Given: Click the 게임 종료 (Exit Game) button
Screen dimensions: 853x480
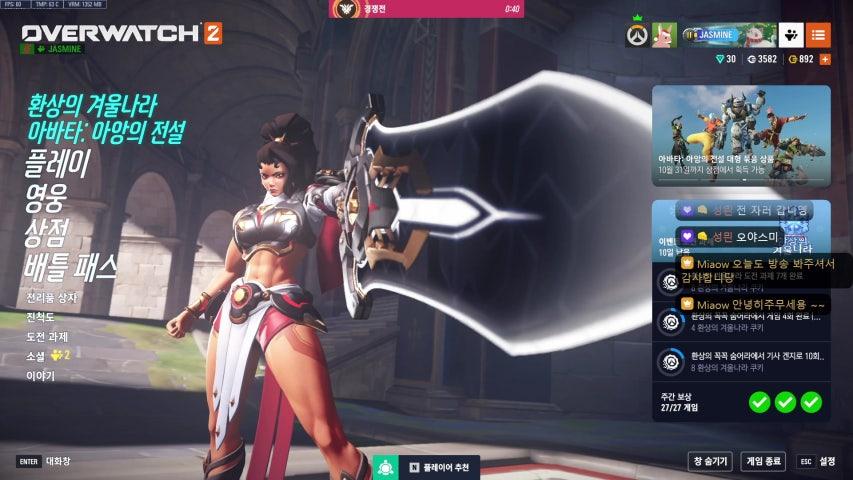Looking at the screenshot, I should 763,461.
